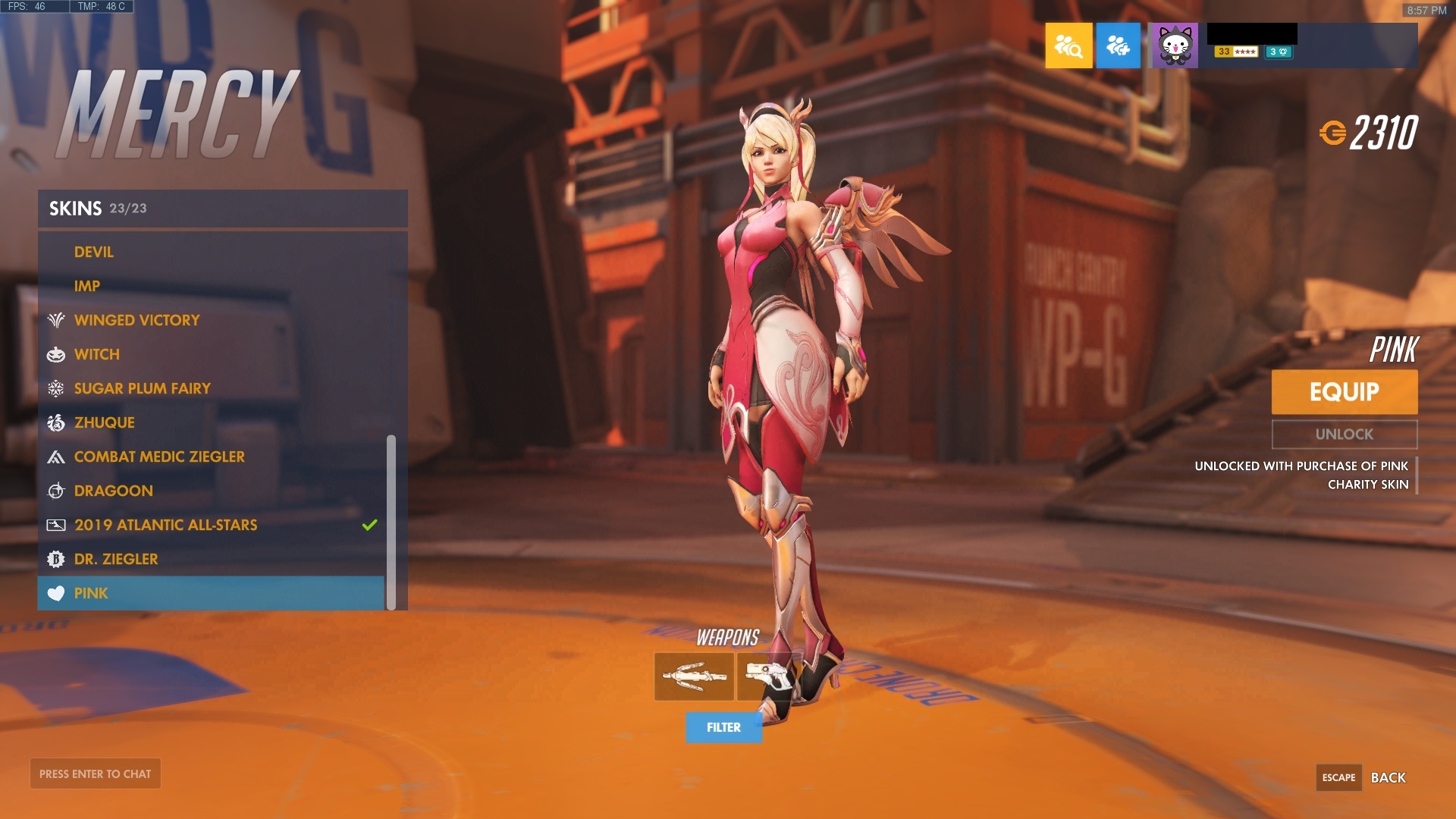
Task: Select the Devil skin in the list
Action: point(93,252)
